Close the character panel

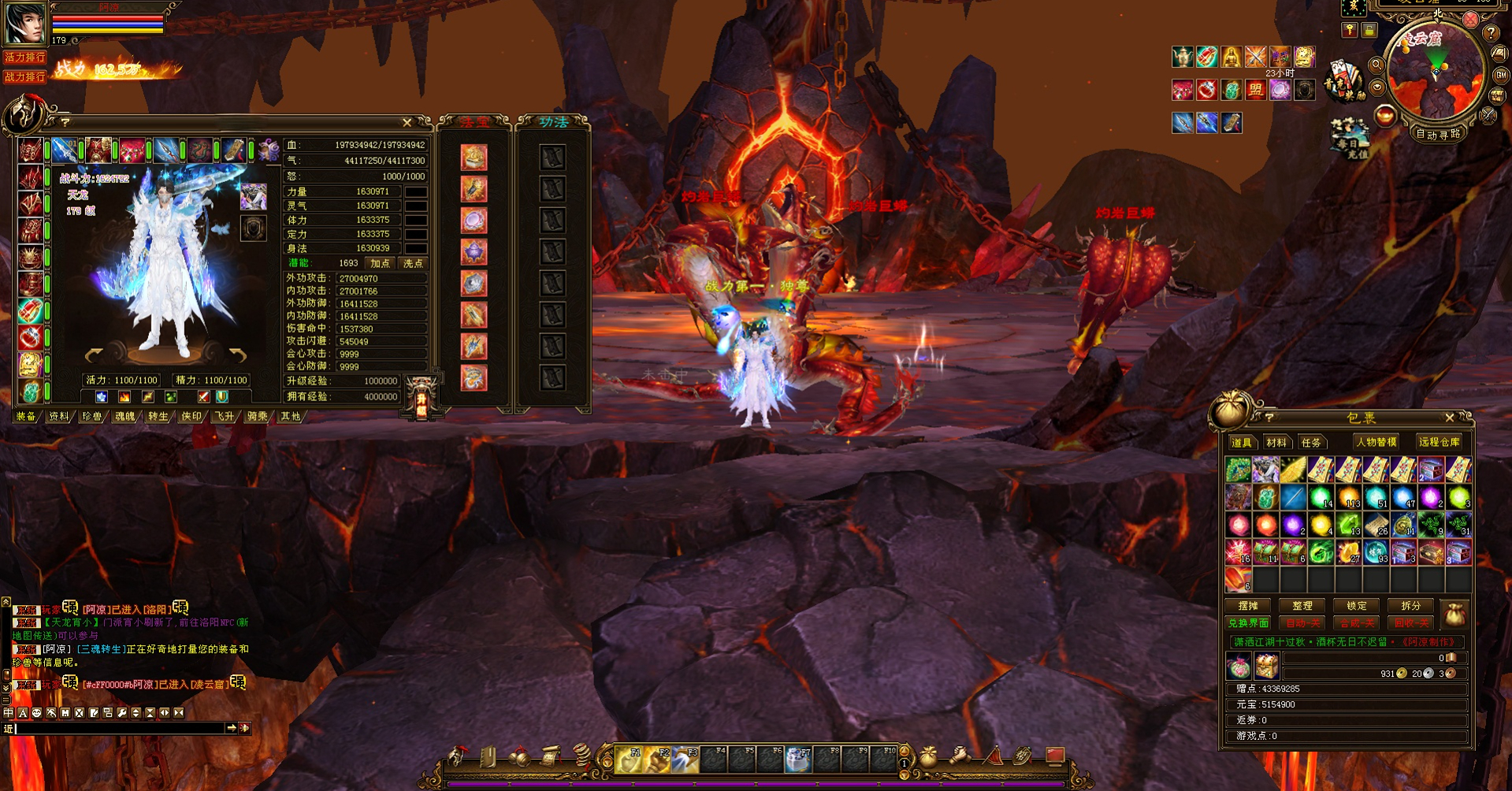(407, 122)
